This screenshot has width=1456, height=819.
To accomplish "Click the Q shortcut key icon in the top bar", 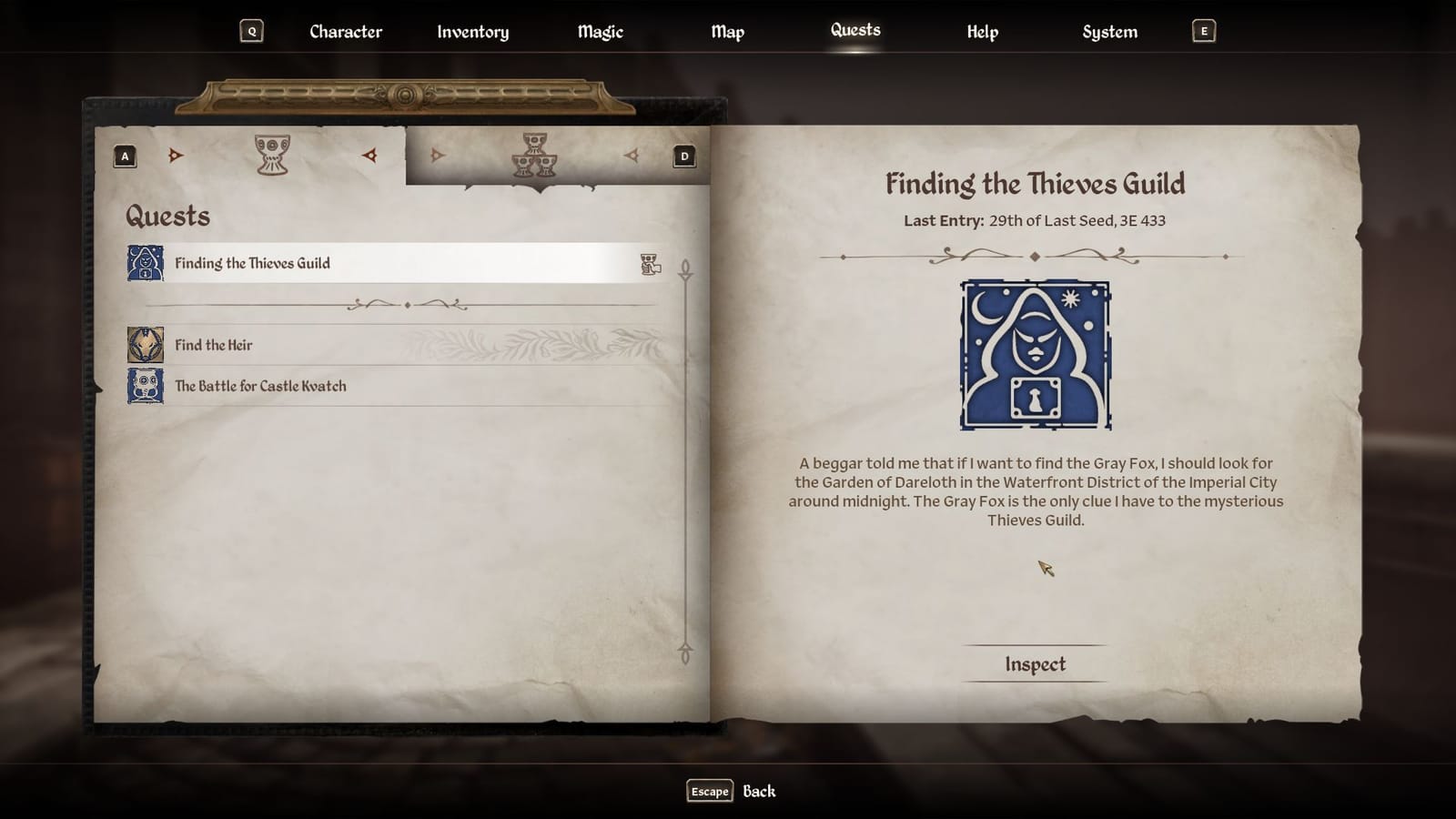I will [251, 30].
